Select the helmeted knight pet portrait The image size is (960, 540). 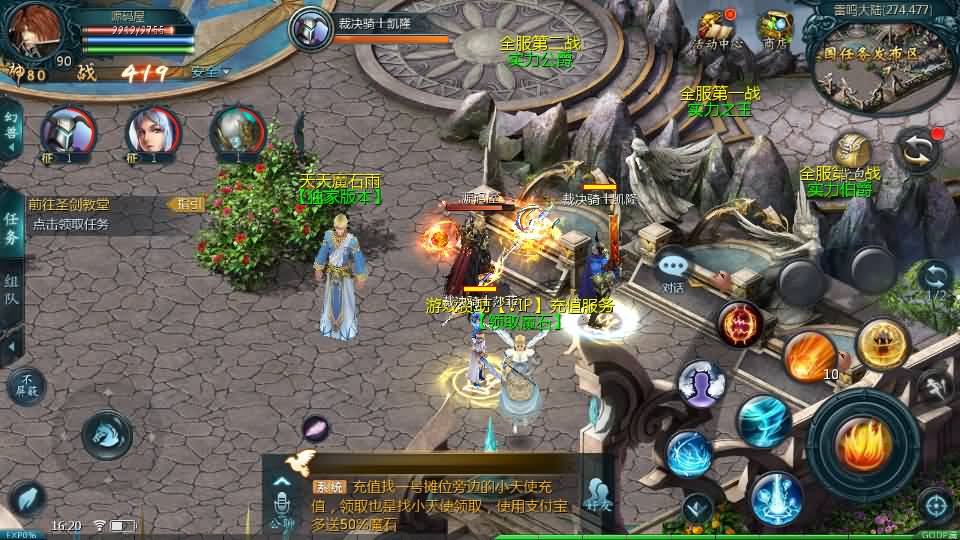pyautogui.click(x=67, y=134)
